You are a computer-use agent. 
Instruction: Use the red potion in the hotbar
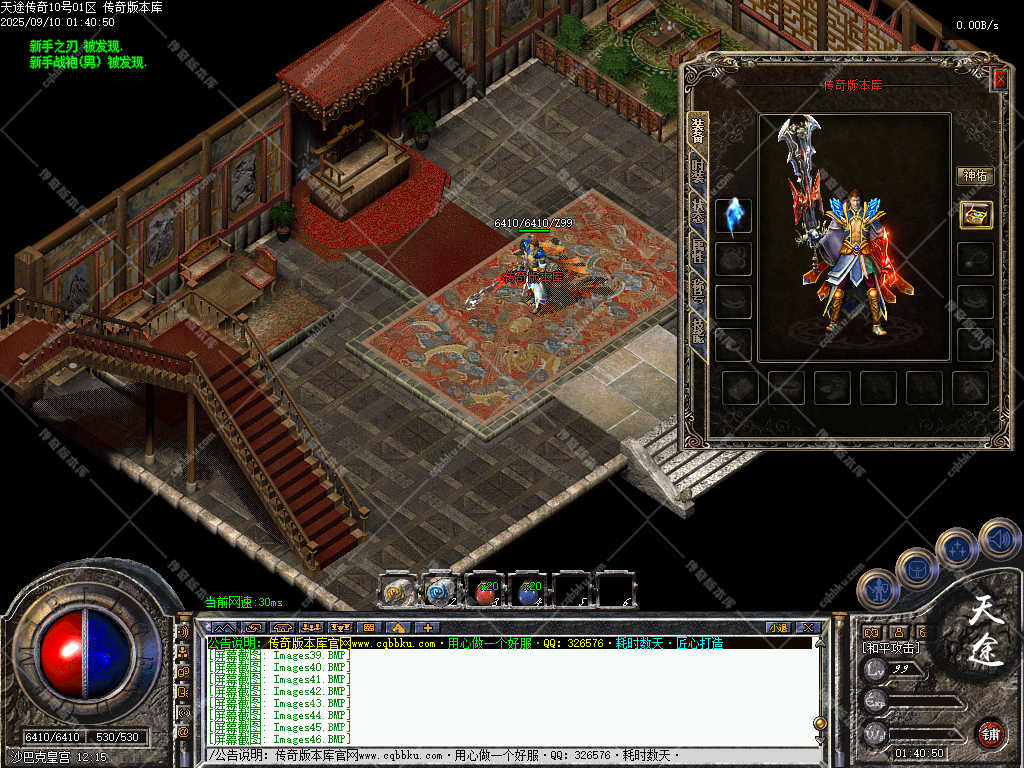click(x=485, y=591)
